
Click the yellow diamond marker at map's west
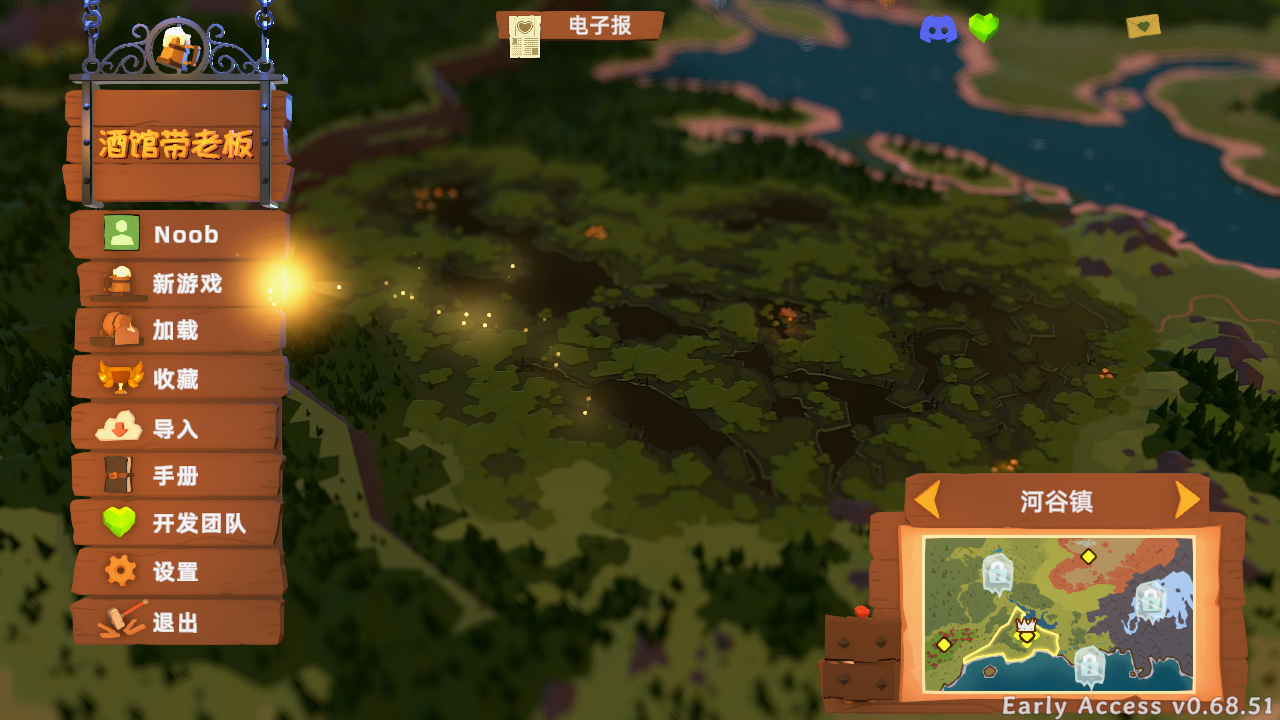click(943, 644)
